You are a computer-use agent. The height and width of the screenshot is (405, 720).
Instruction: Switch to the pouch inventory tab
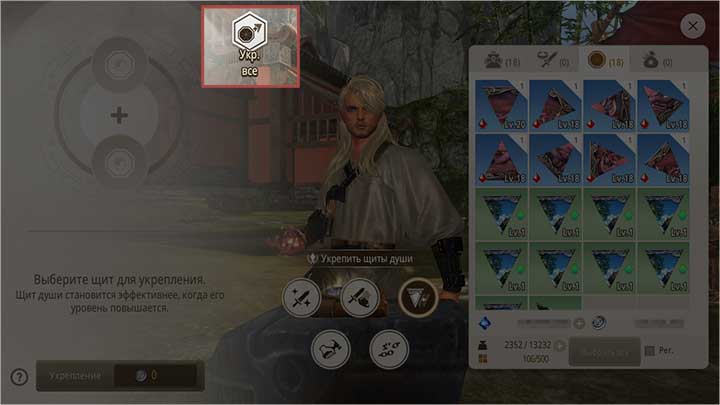pos(658,61)
